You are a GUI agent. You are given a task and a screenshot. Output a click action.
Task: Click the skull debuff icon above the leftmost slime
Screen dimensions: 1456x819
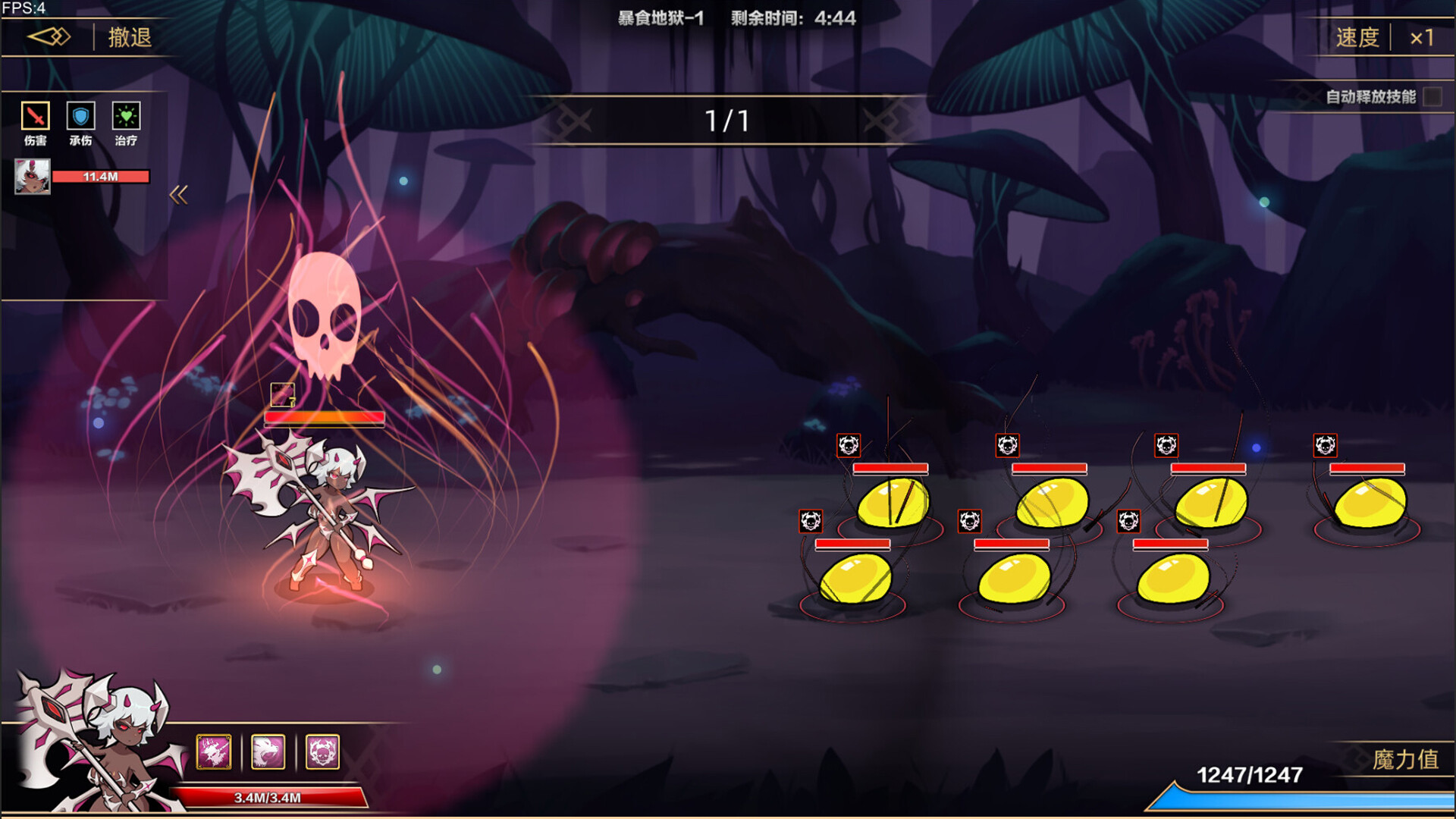point(811,519)
